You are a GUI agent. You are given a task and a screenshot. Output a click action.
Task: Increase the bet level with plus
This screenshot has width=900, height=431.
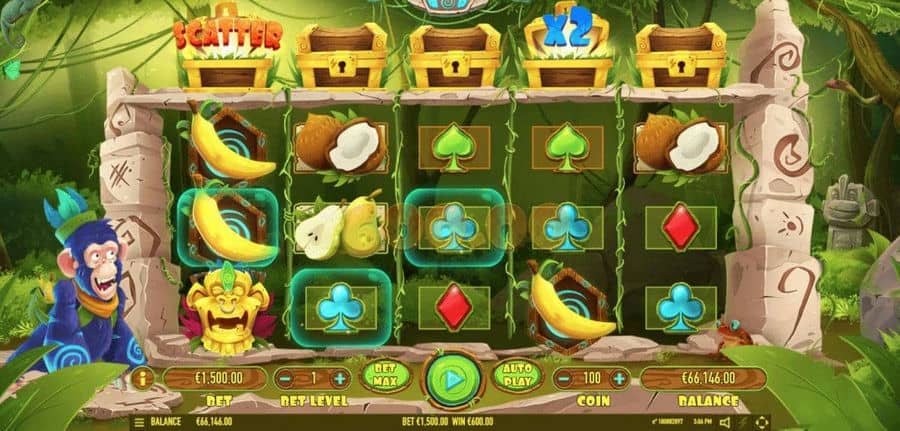pos(339,379)
